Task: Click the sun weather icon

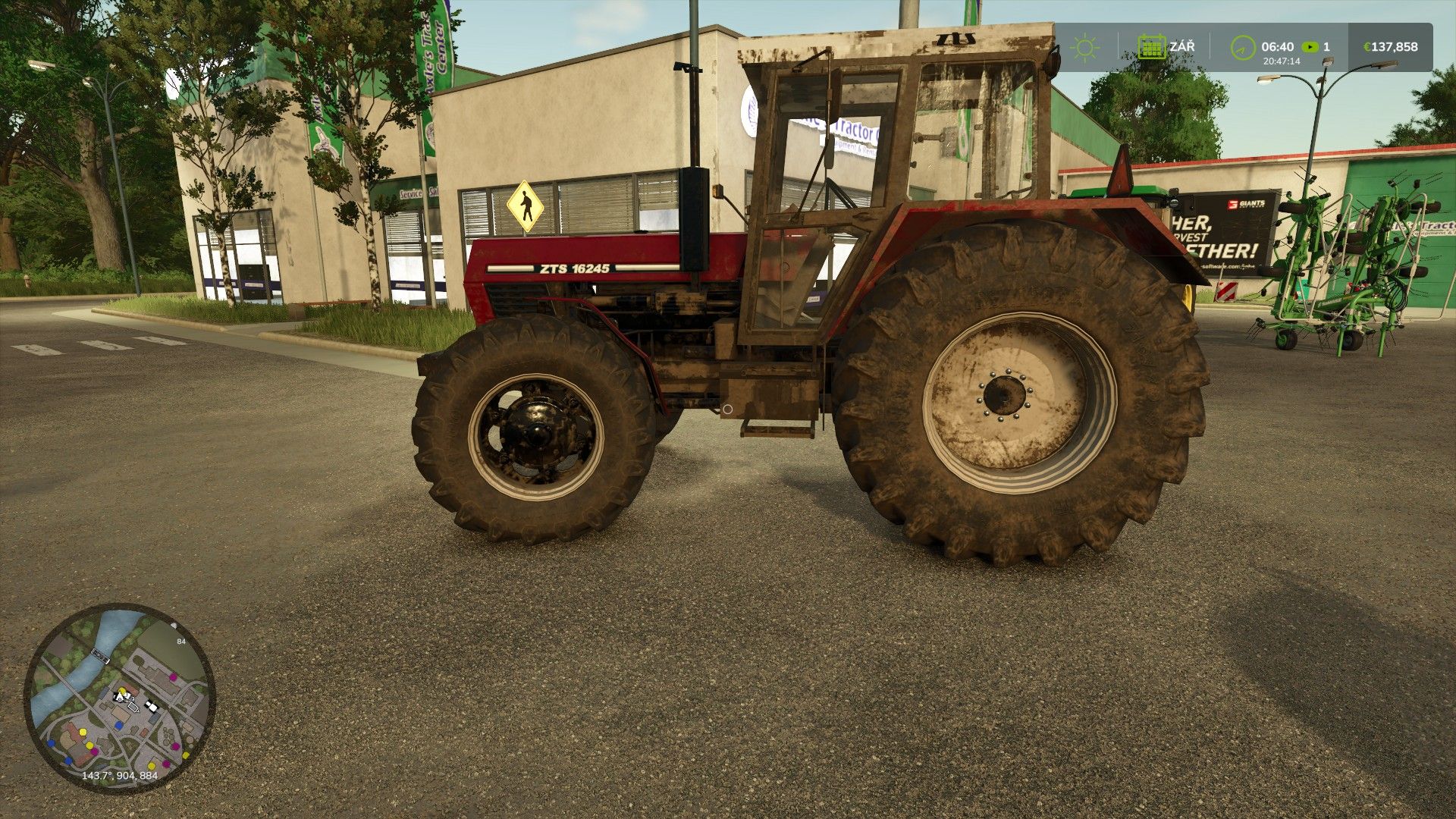Action: coord(1085,46)
